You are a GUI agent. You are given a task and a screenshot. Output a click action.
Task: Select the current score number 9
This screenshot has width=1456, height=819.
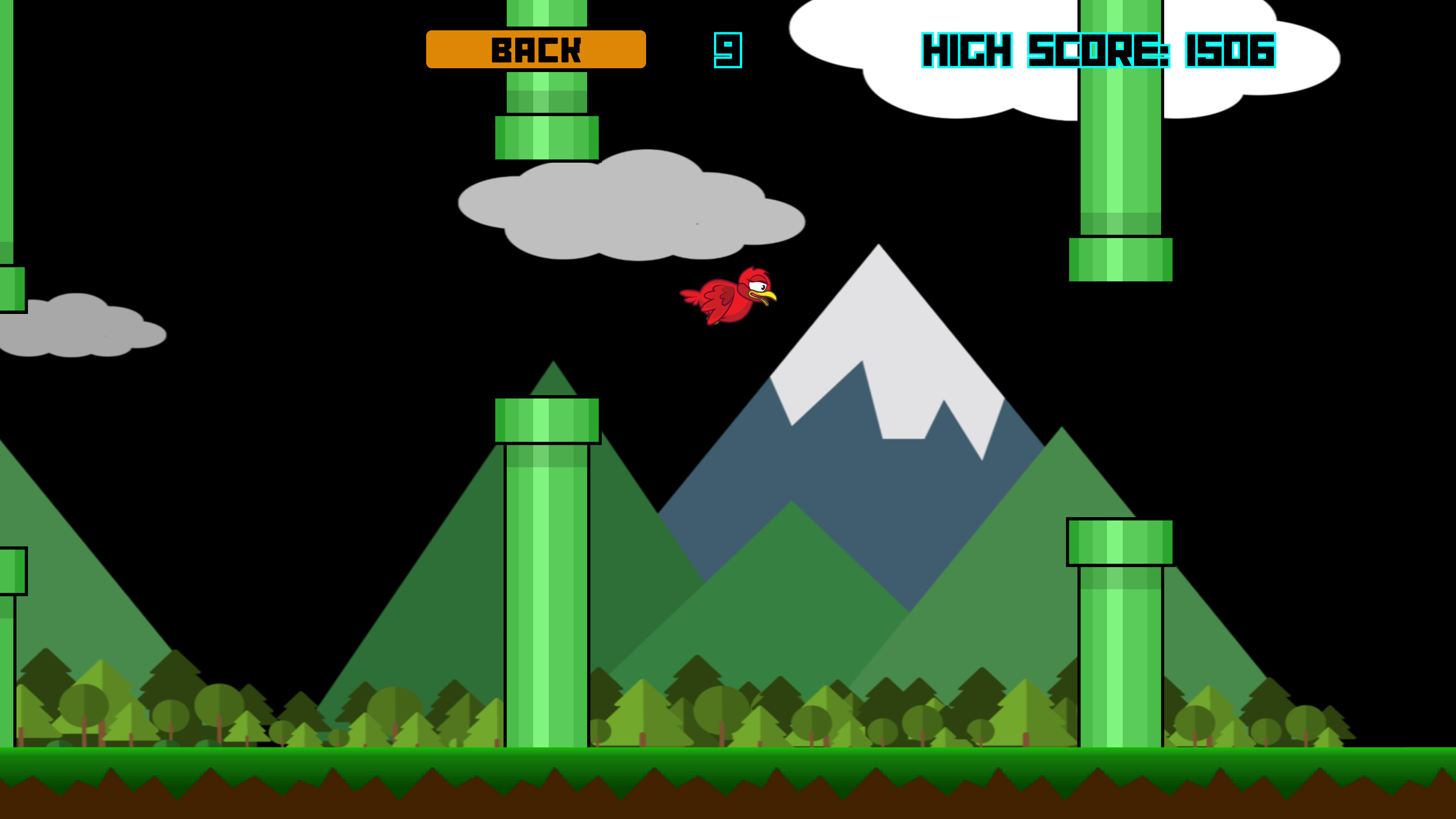click(728, 50)
